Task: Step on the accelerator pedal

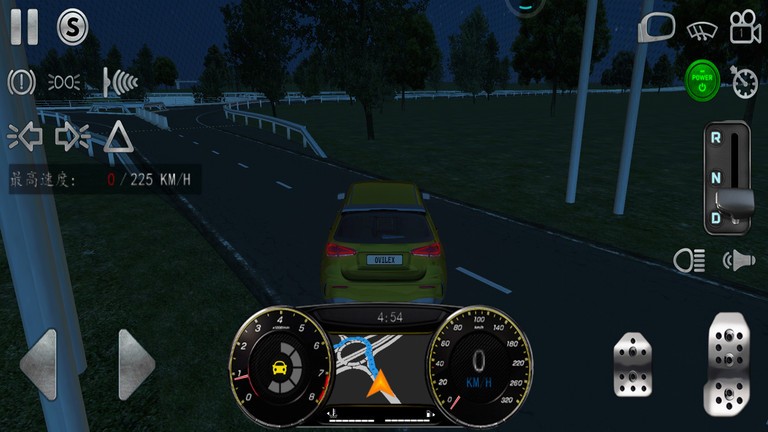Action: point(729,362)
